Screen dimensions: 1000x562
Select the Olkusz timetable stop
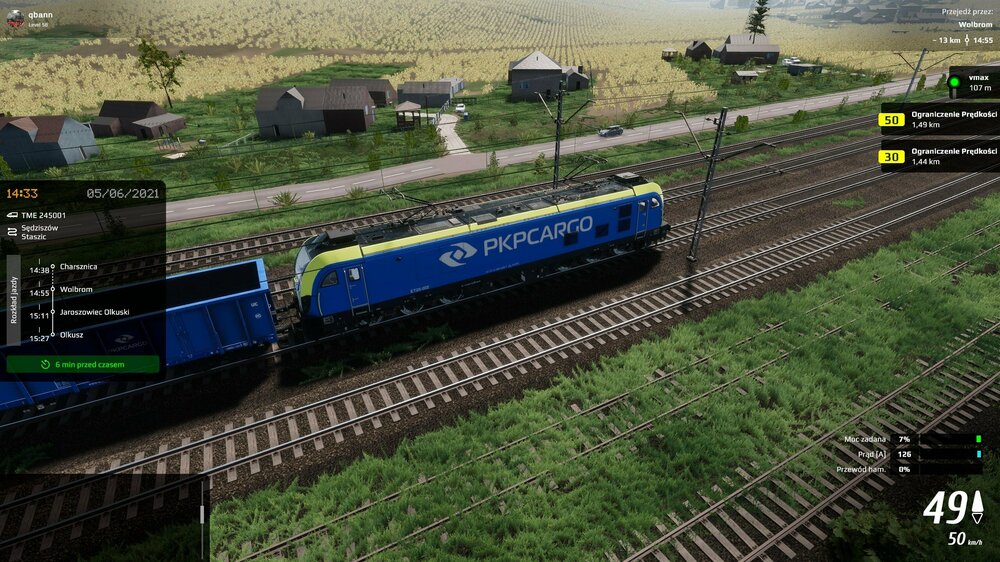click(71, 335)
